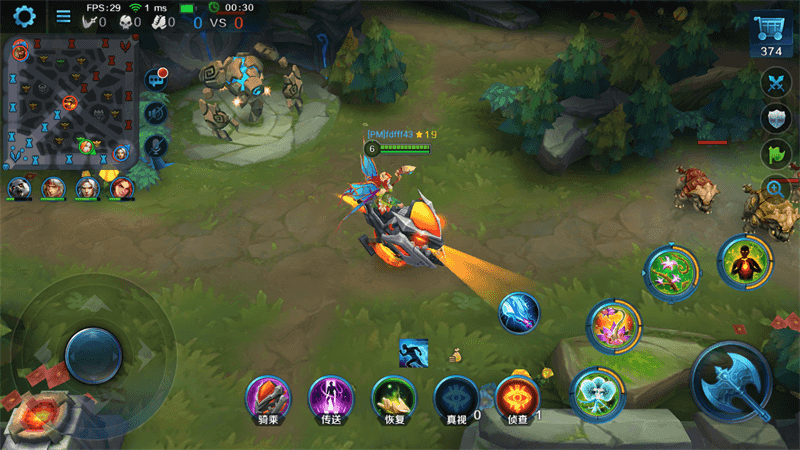Viewport: 800px width, 450px height.
Task: Activate the blue claw strike skill
Action: [520, 313]
